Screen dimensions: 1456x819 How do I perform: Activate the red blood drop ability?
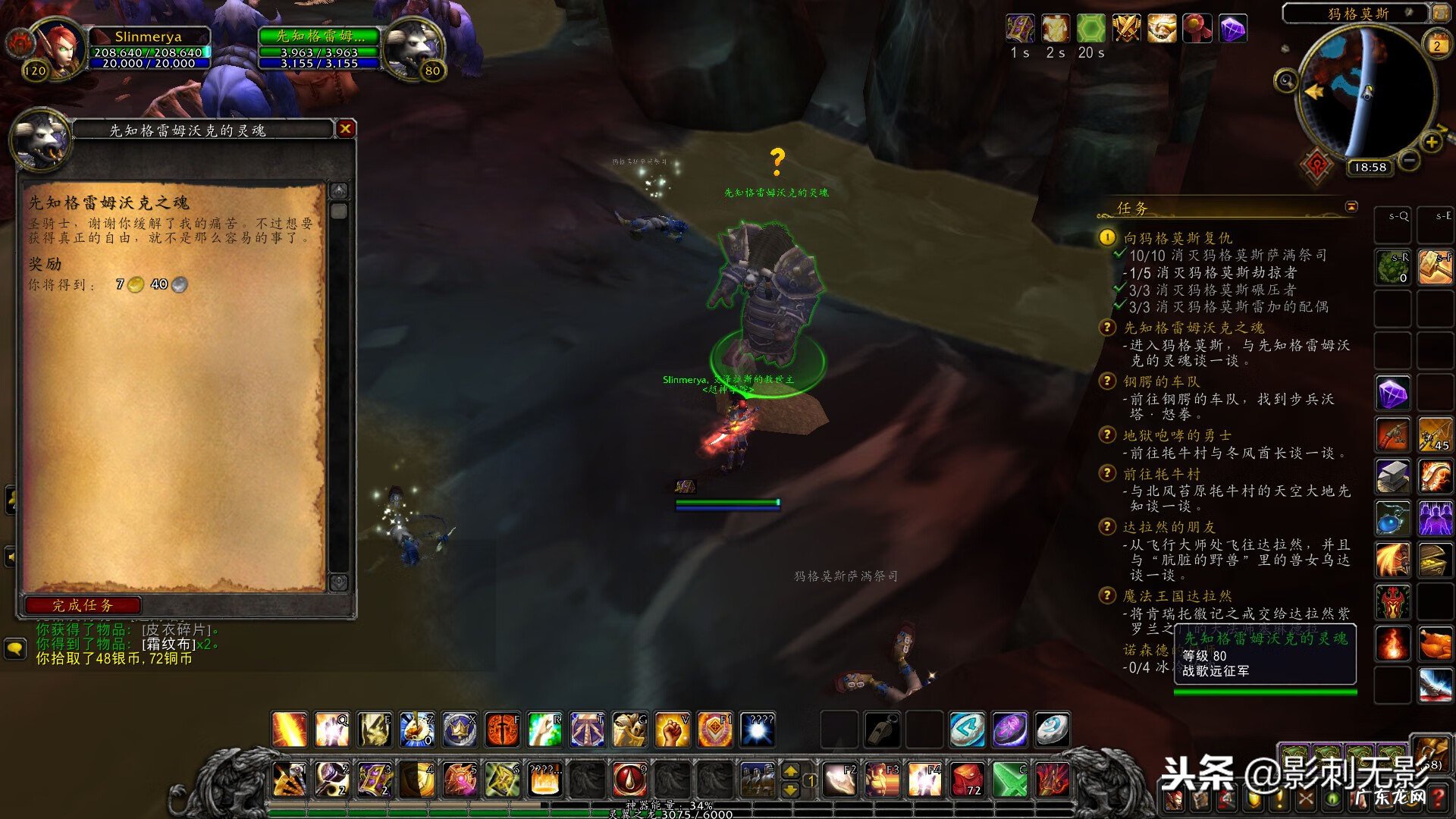point(629,779)
